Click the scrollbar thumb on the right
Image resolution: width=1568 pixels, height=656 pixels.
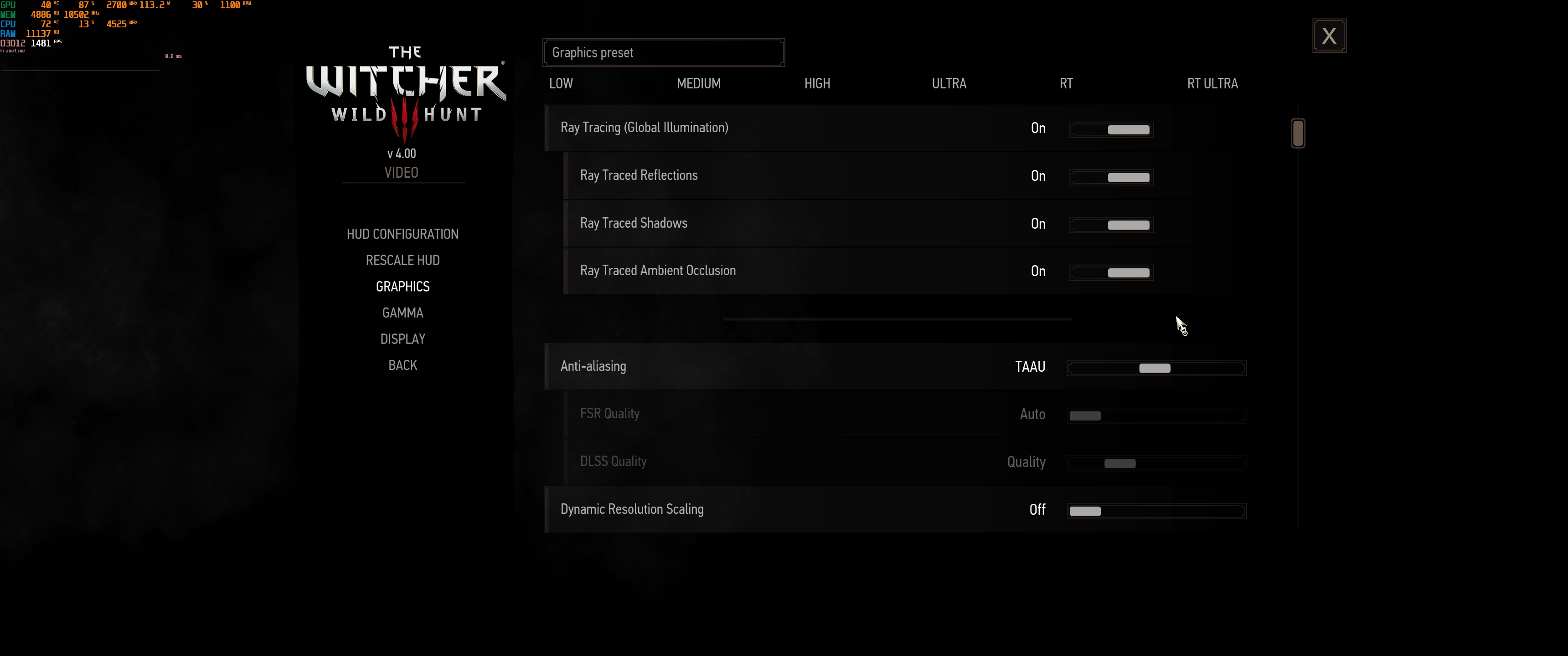1298,132
